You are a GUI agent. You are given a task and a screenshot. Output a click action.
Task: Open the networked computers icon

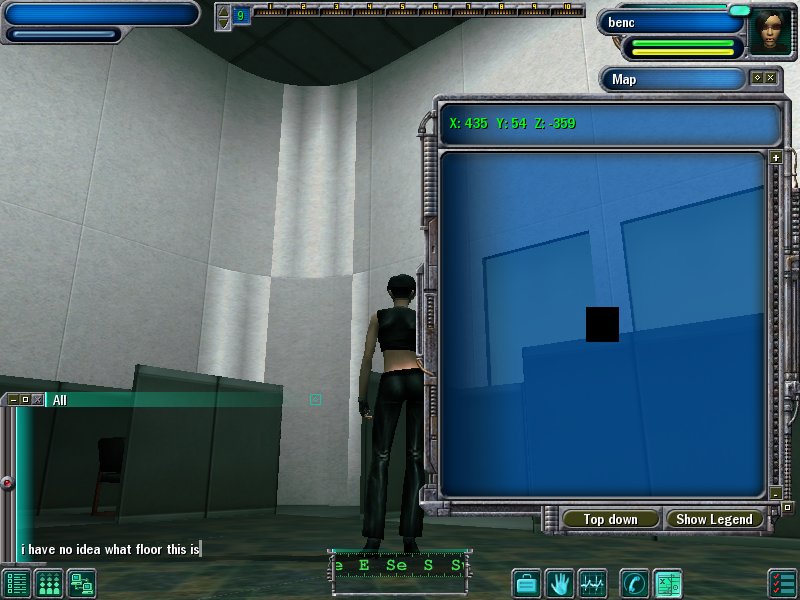coord(81,582)
